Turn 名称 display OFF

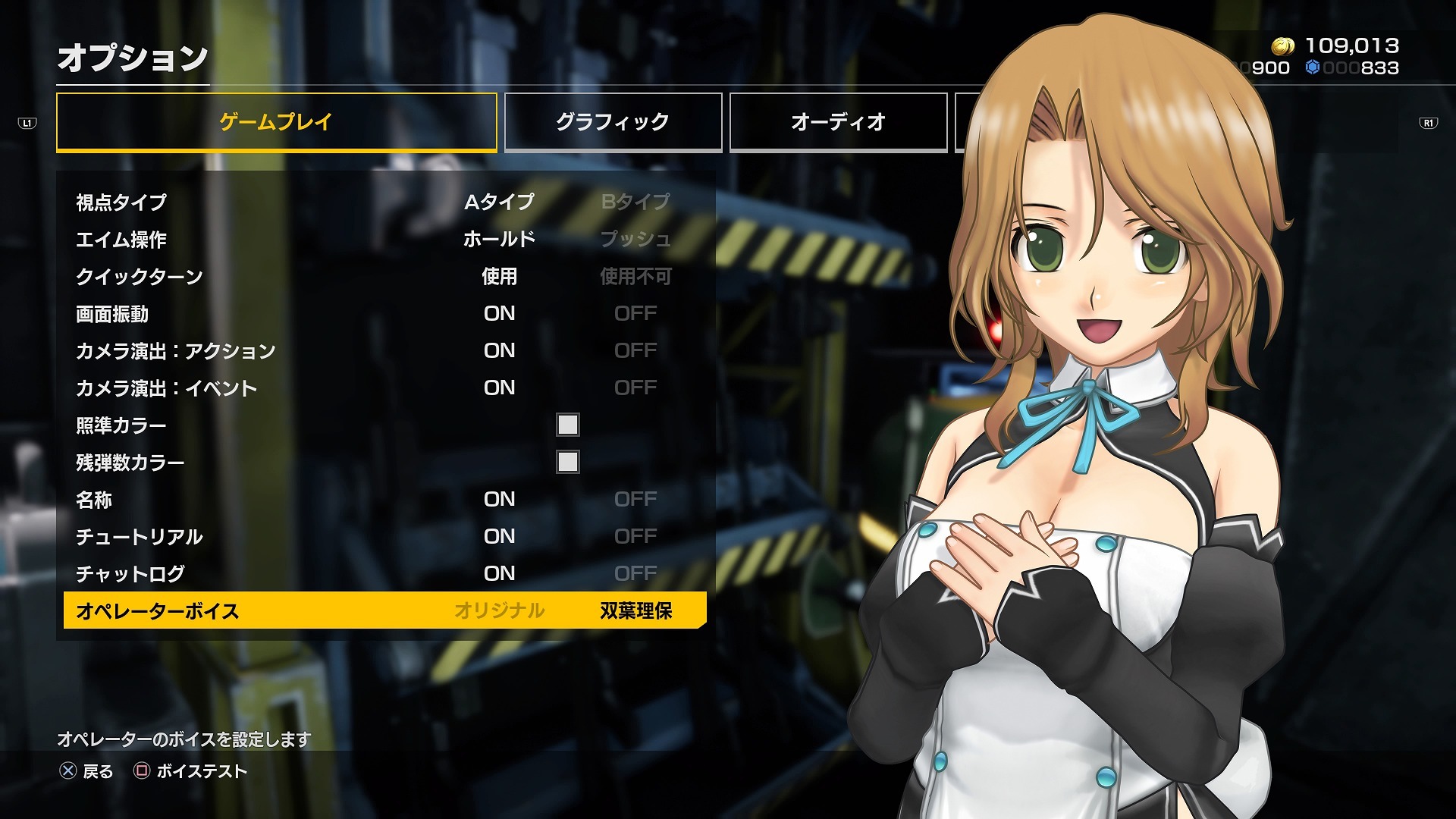(635, 499)
